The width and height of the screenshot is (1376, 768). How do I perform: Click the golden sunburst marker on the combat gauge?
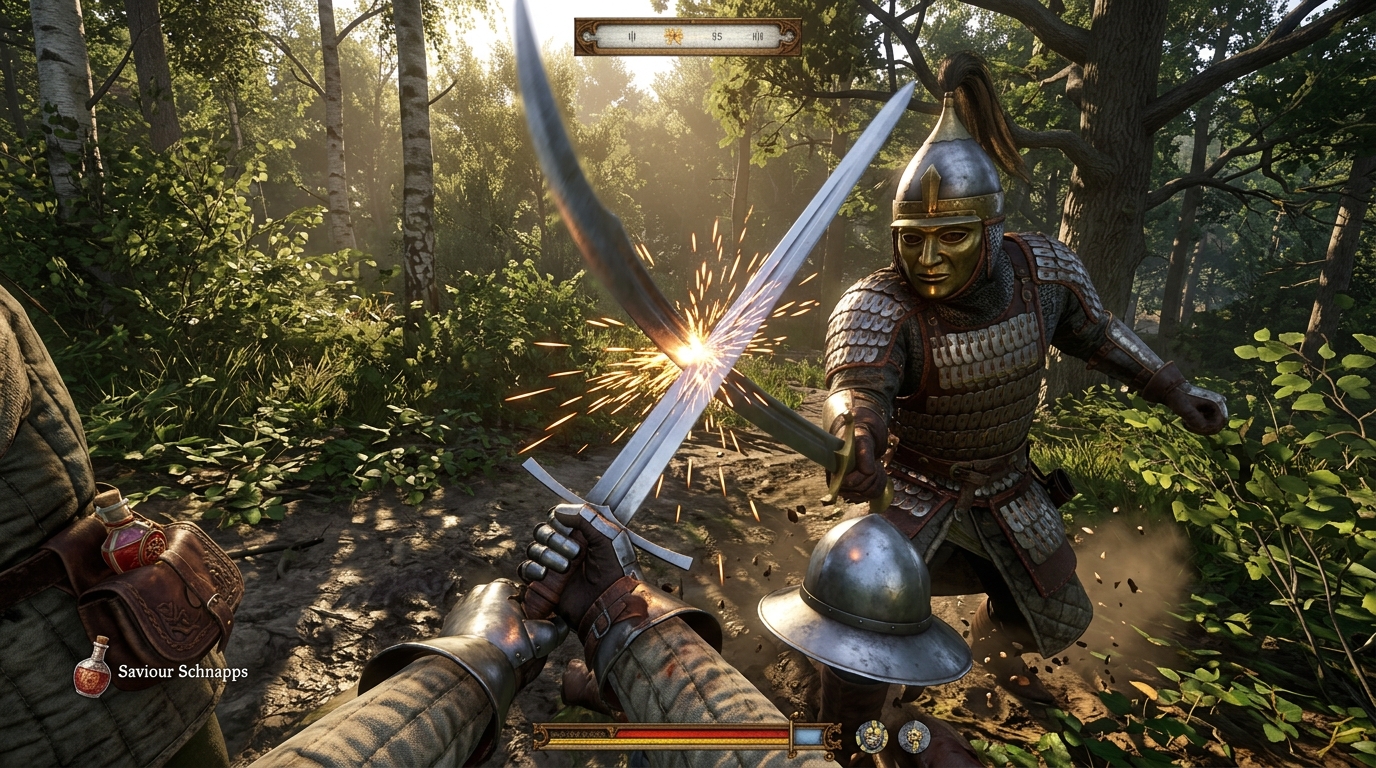tap(674, 36)
